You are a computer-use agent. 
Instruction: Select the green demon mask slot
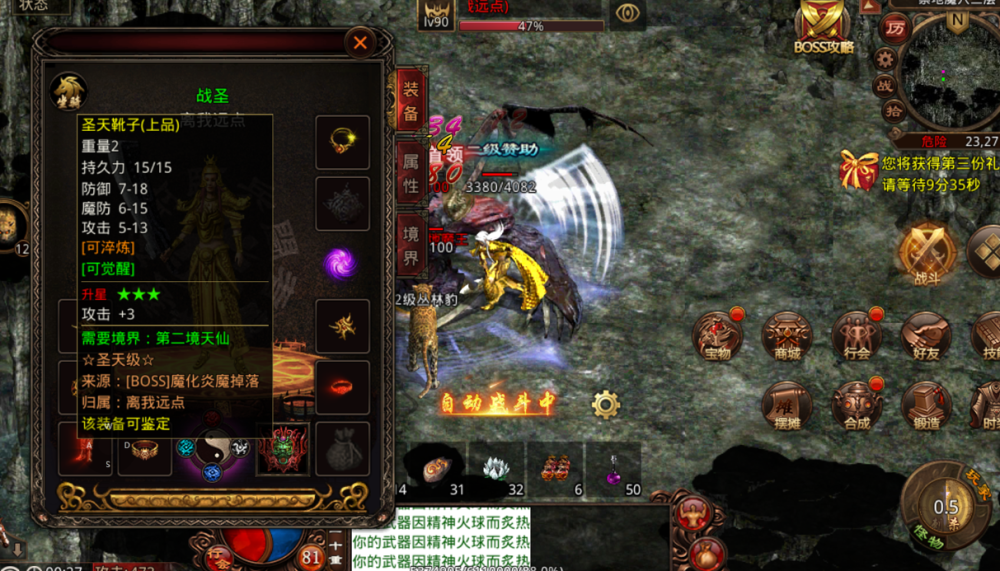282,448
